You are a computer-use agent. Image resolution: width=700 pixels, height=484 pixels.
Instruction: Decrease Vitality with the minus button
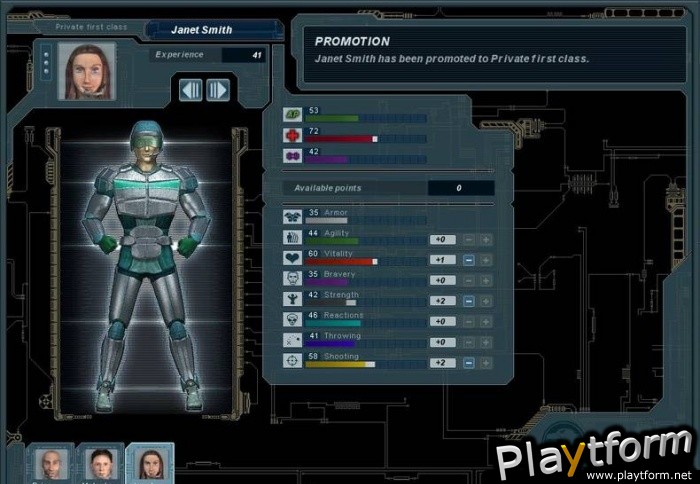[468, 259]
